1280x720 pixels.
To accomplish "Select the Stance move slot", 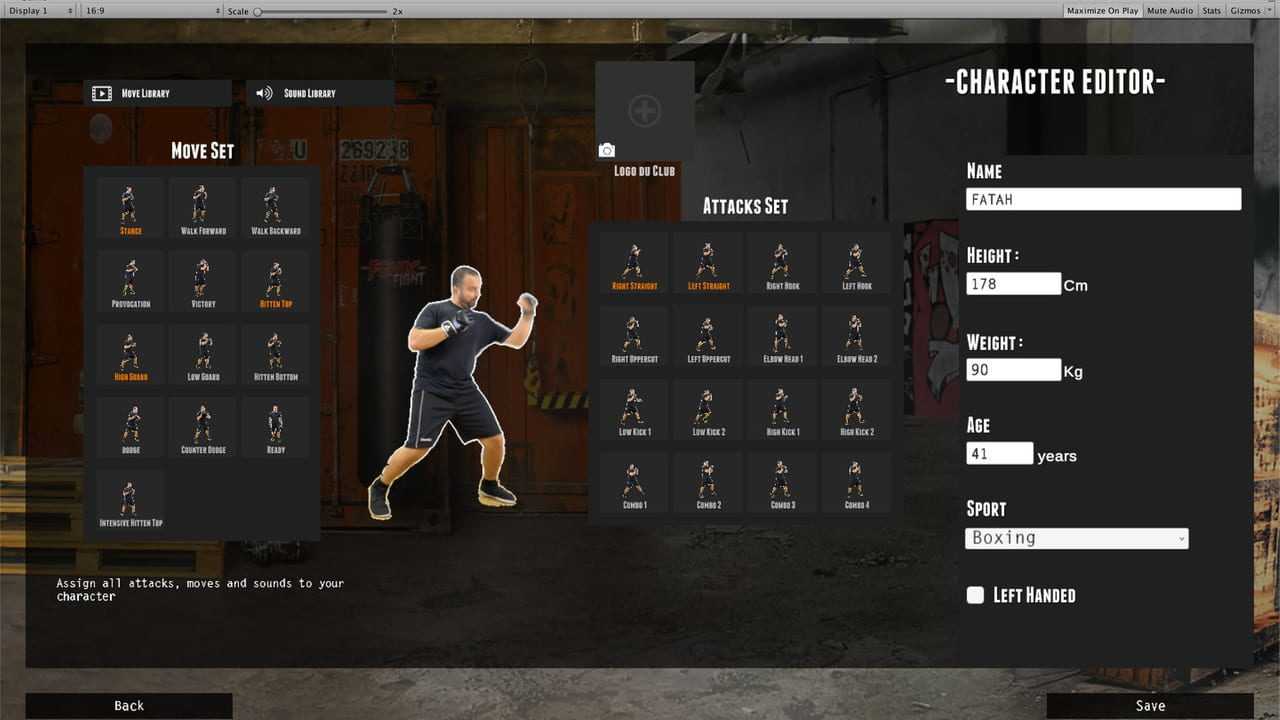I will click(x=130, y=209).
